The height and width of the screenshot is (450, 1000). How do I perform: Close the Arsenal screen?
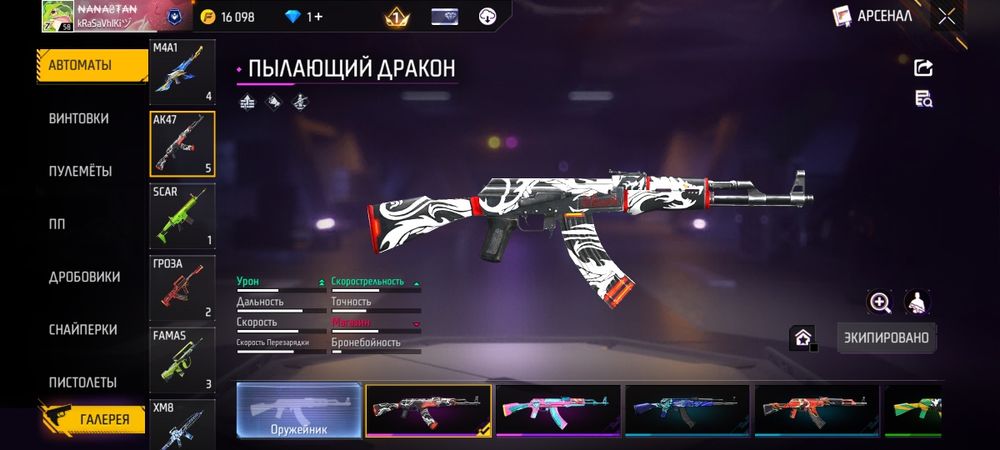[x=946, y=16]
